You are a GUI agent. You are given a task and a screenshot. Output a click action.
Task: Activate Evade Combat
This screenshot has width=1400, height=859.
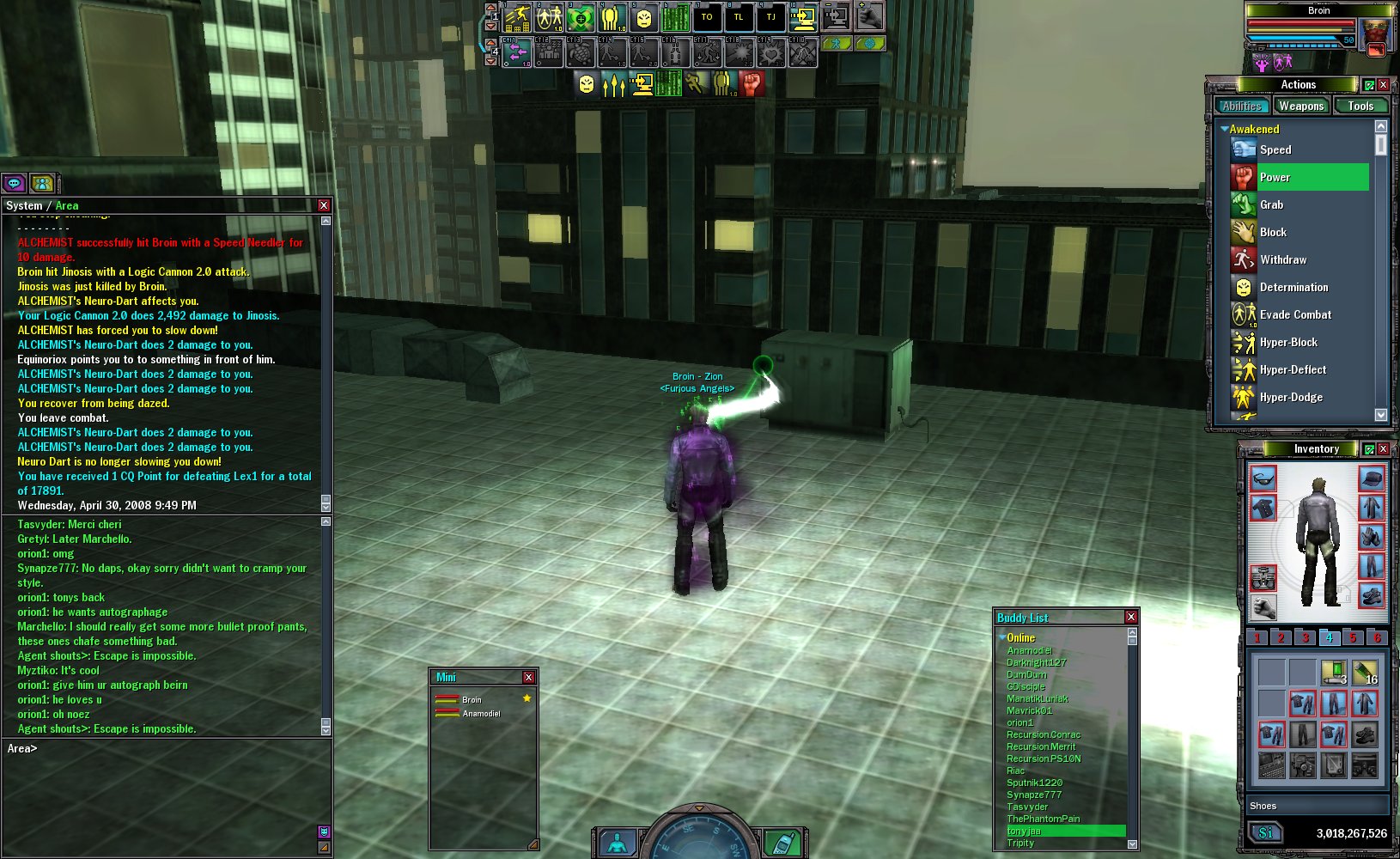click(x=1295, y=314)
